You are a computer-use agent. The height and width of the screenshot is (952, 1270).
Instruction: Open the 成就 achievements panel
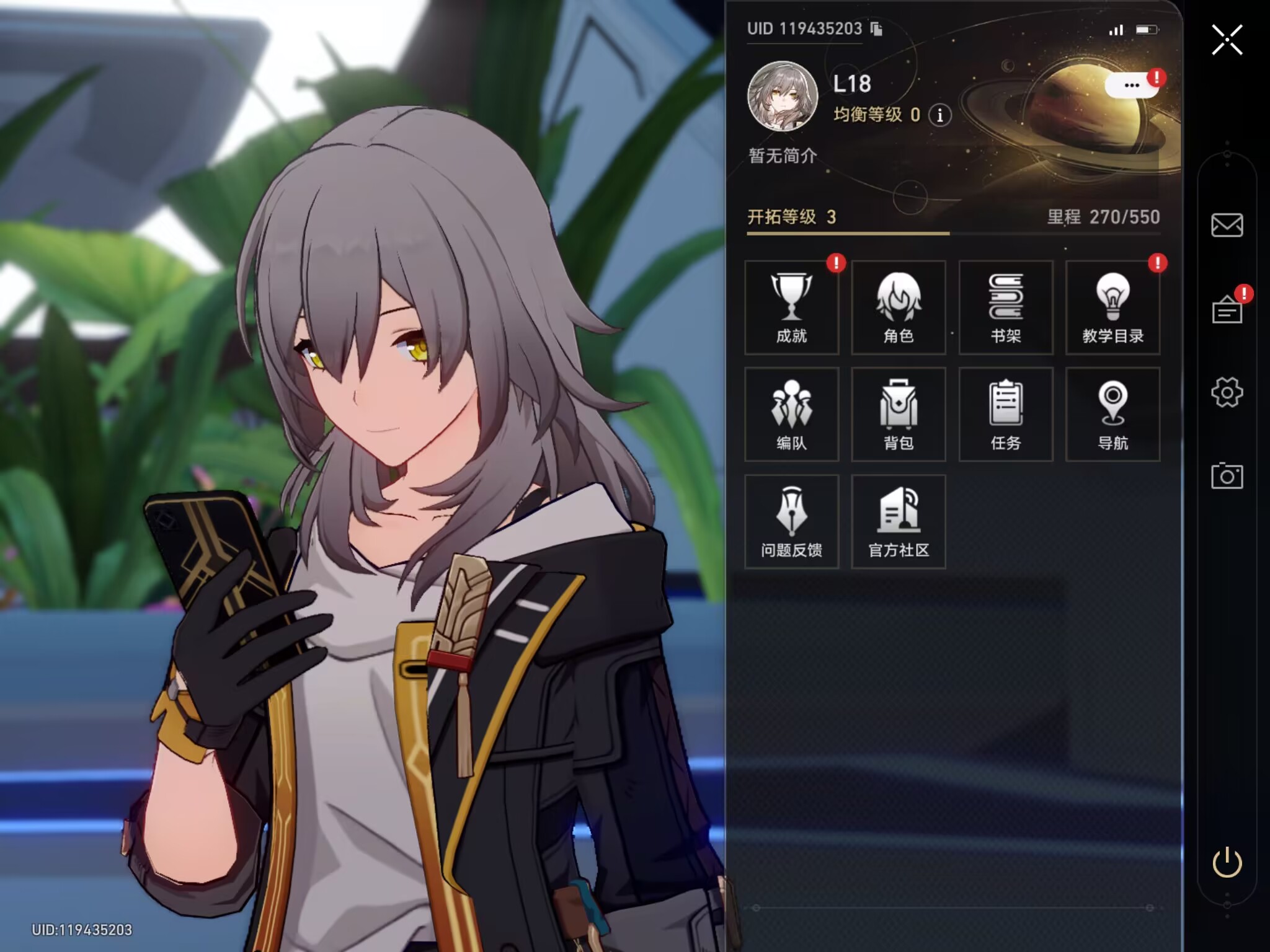[x=792, y=308]
